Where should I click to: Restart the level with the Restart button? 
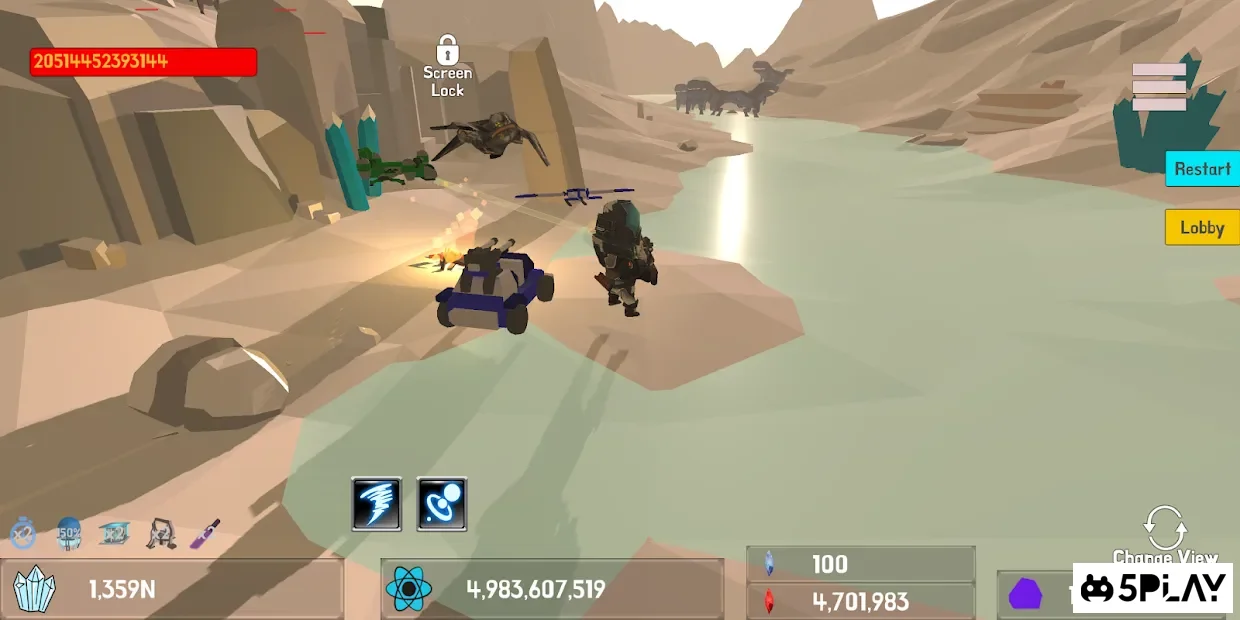pyautogui.click(x=1201, y=169)
